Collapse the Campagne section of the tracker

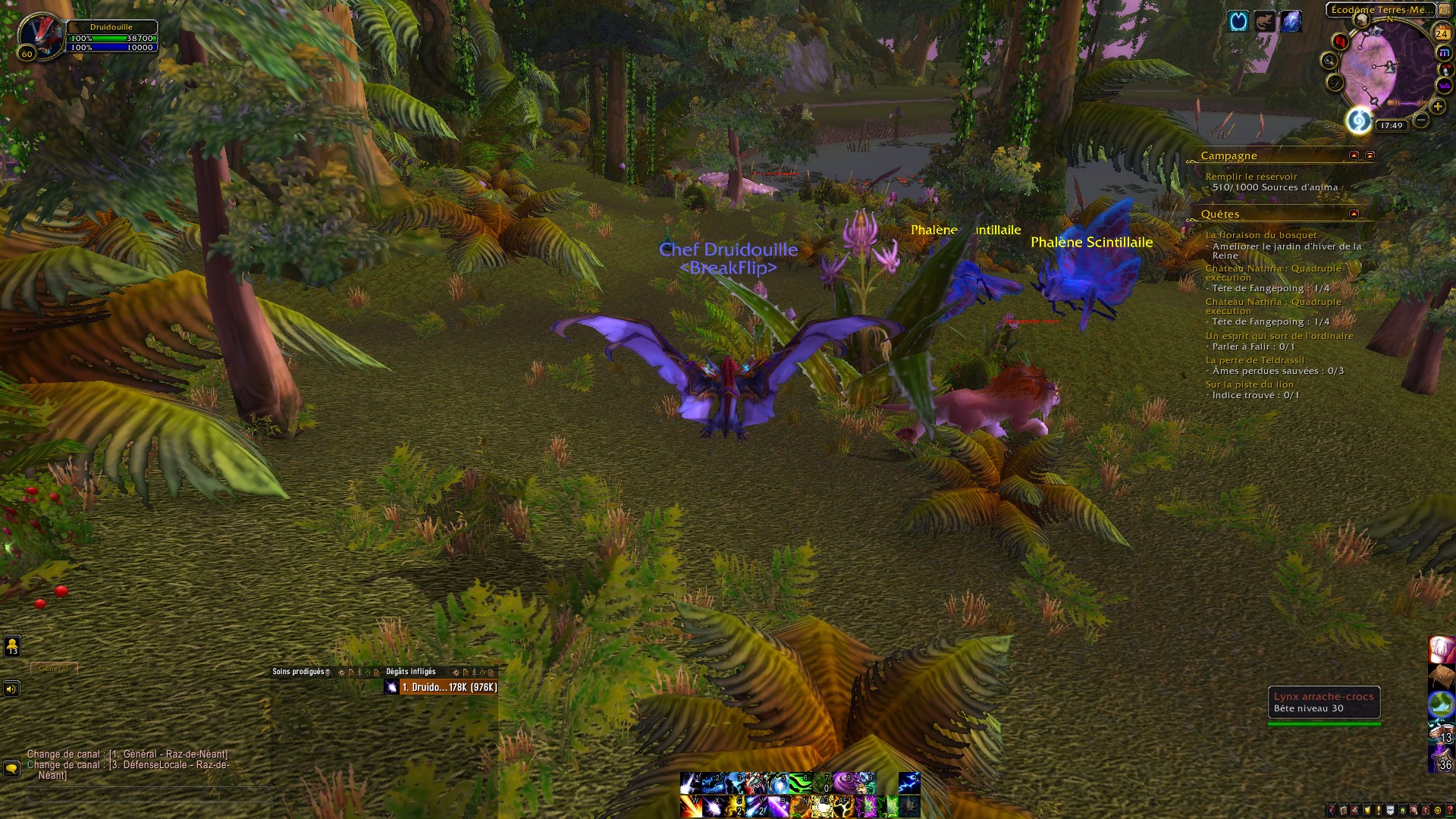coord(1354,156)
